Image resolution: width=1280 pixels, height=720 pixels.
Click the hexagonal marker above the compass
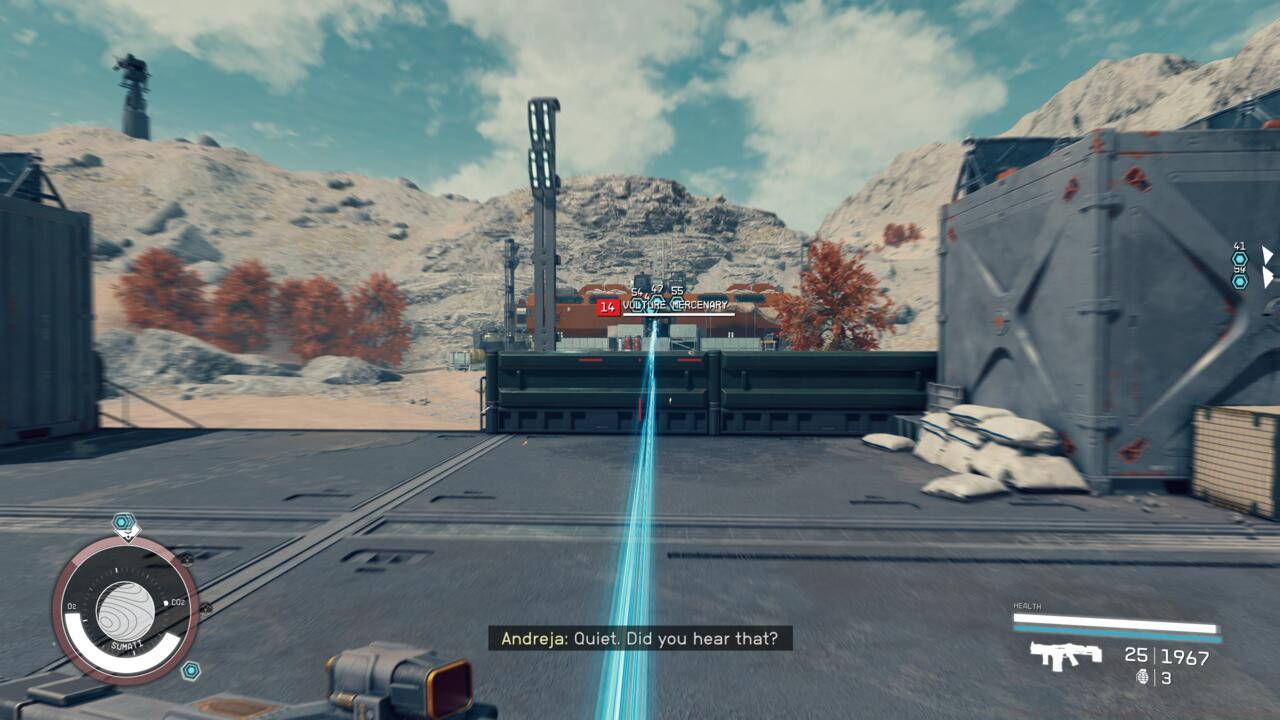click(121, 520)
